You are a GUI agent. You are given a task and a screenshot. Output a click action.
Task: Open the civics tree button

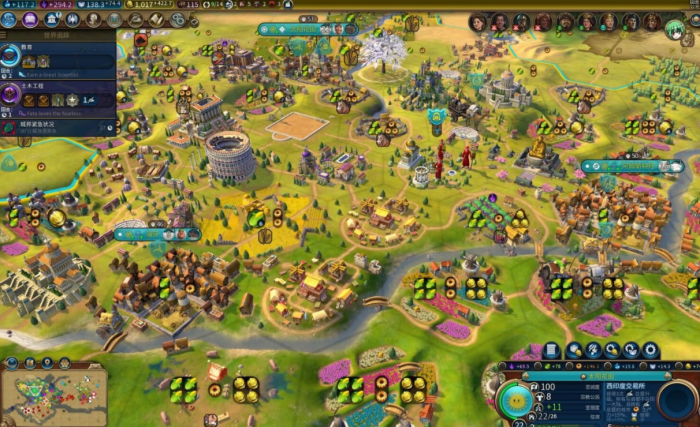30,19
